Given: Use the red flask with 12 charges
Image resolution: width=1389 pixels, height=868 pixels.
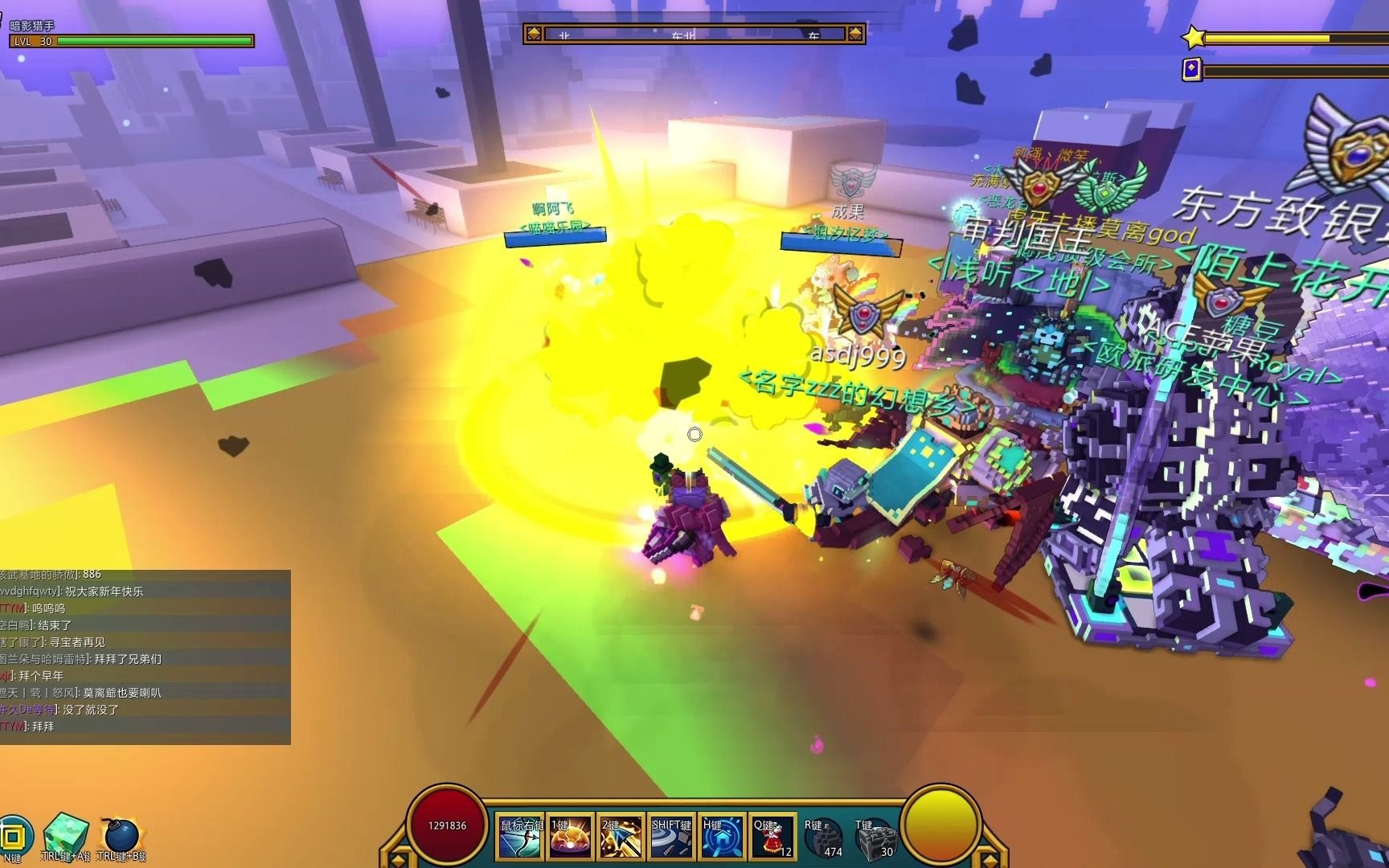Looking at the screenshot, I should click(772, 837).
